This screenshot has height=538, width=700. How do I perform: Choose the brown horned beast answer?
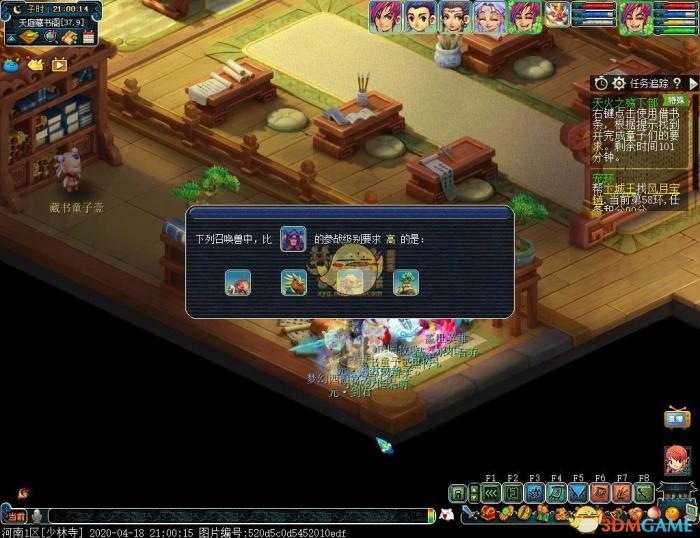point(293,283)
